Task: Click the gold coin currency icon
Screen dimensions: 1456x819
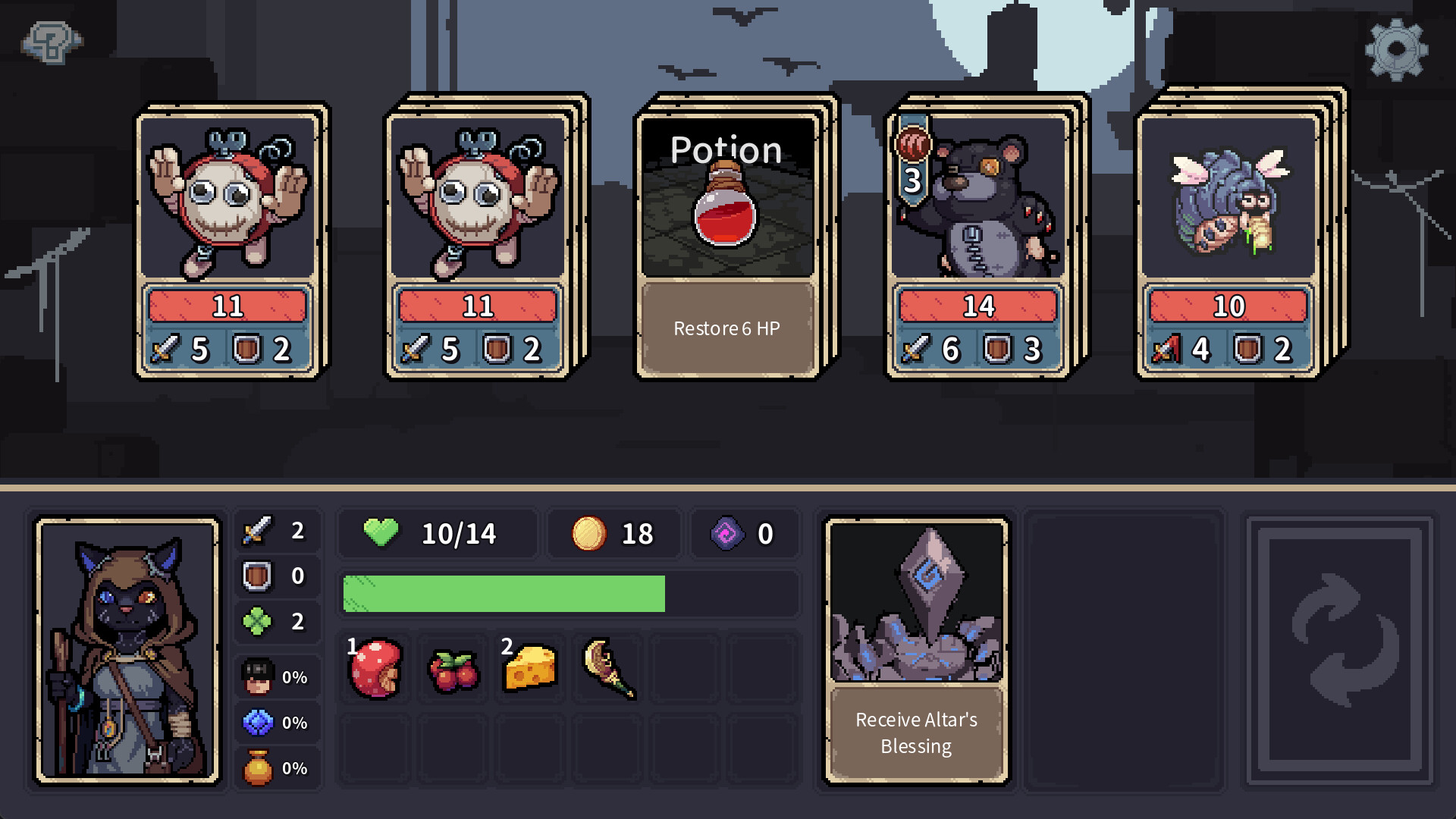Action: point(590,533)
